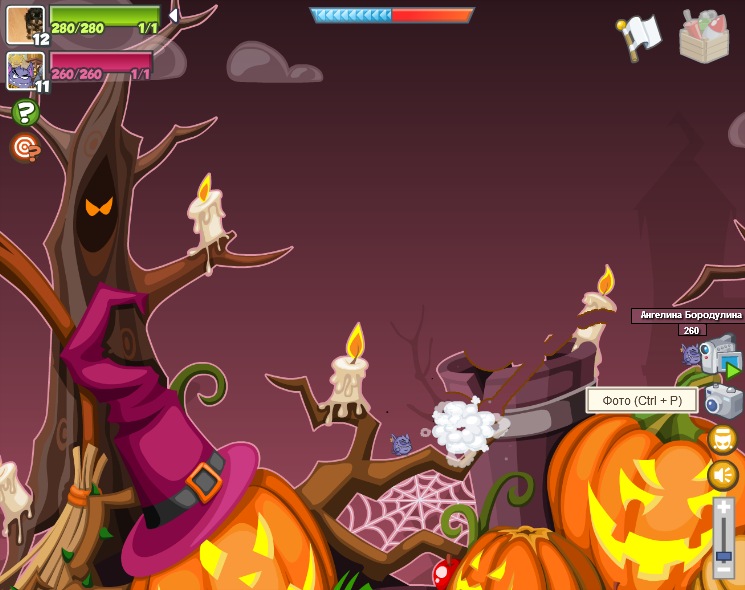Take a screenshot with the photo camera

coord(721,401)
